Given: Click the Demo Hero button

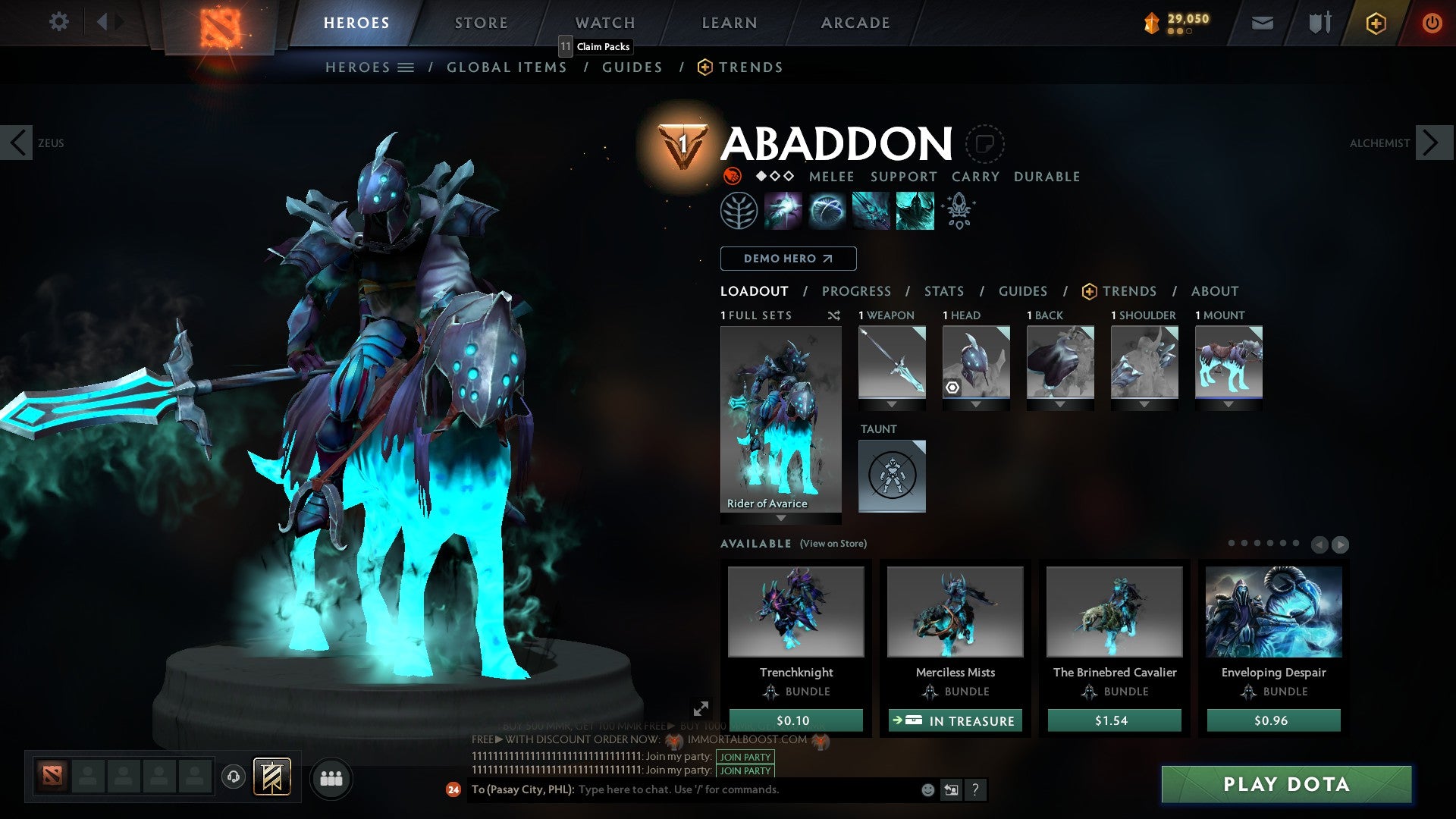Looking at the screenshot, I should (788, 259).
